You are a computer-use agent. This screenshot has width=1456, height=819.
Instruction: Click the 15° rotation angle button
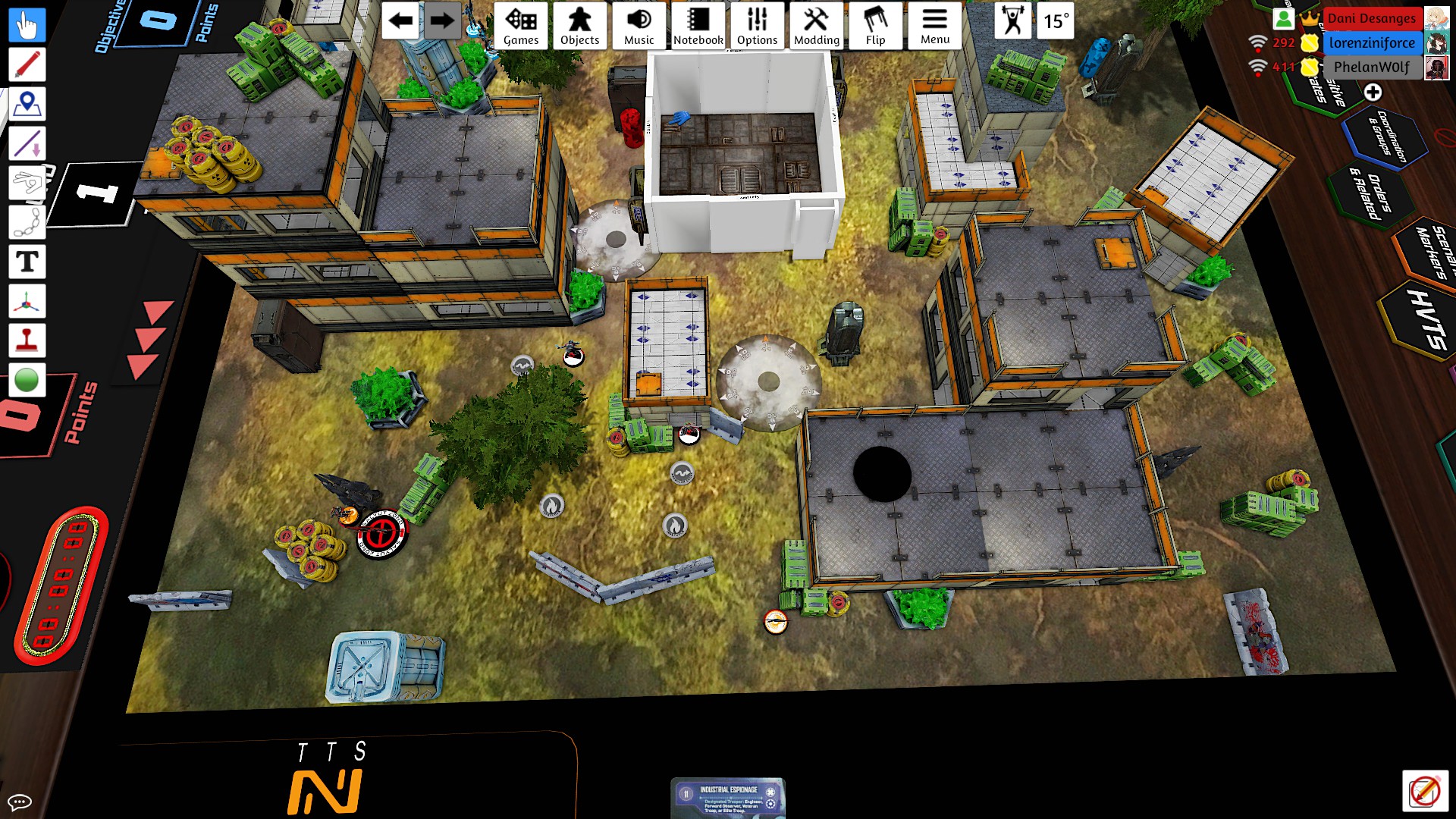pos(1056,21)
